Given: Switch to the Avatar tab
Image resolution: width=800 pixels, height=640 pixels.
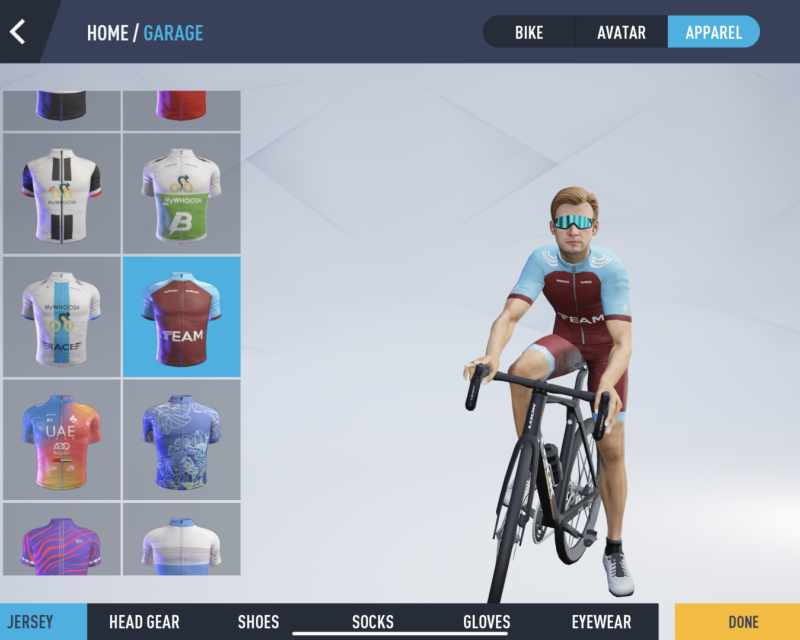Looking at the screenshot, I should (621, 32).
